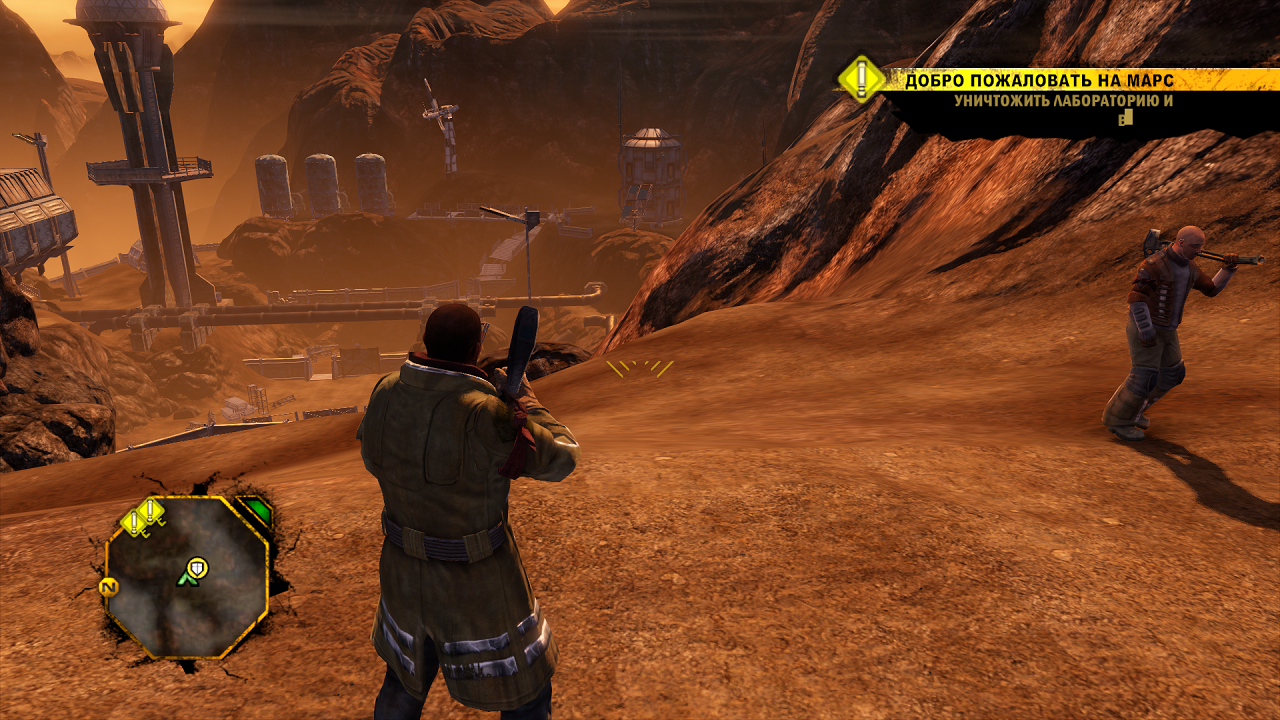Click the white shield marker on the minimap
1280x720 pixels.
(x=198, y=567)
